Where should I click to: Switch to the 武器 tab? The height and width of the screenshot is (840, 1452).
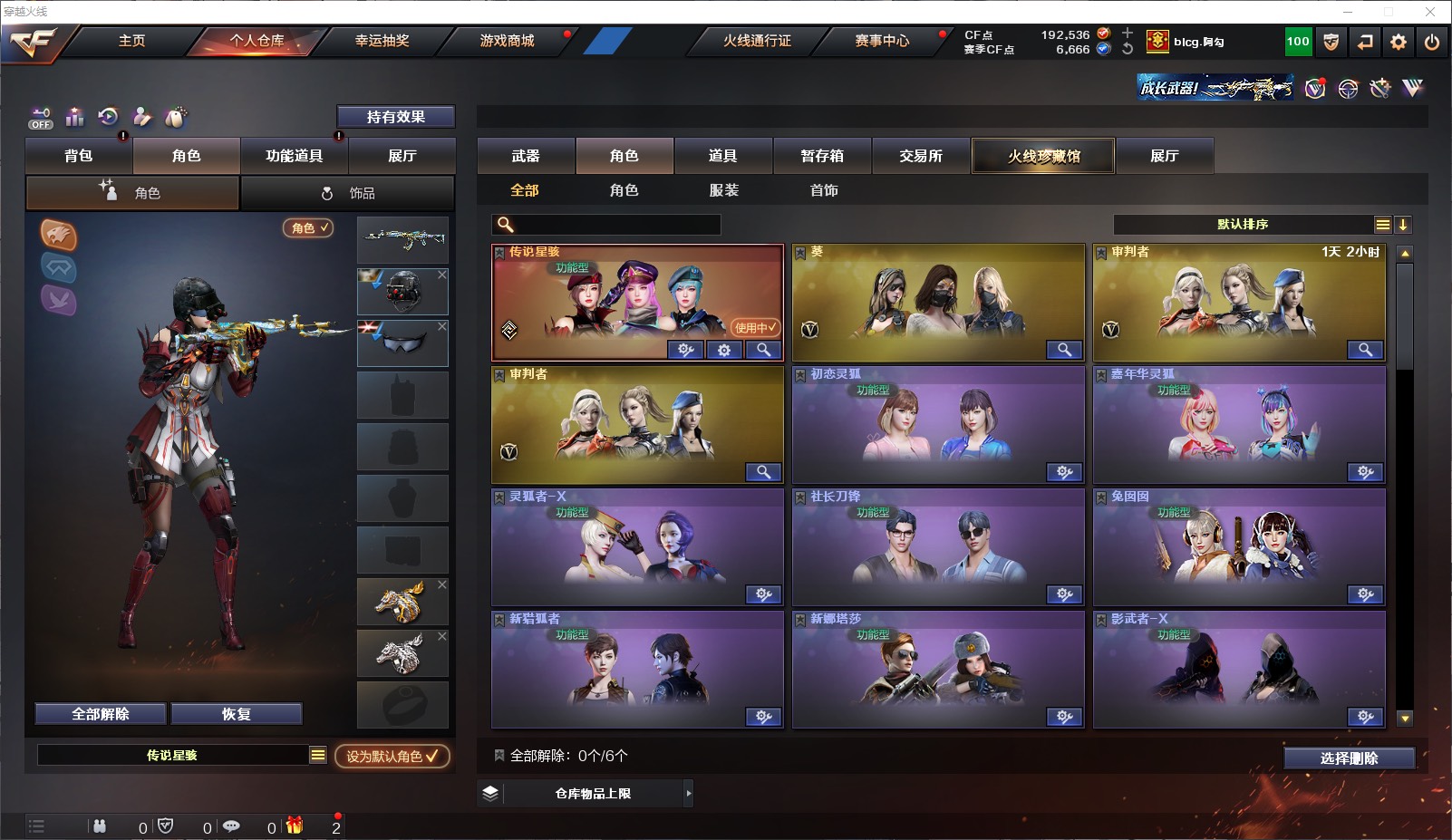(x=526, y=156)
